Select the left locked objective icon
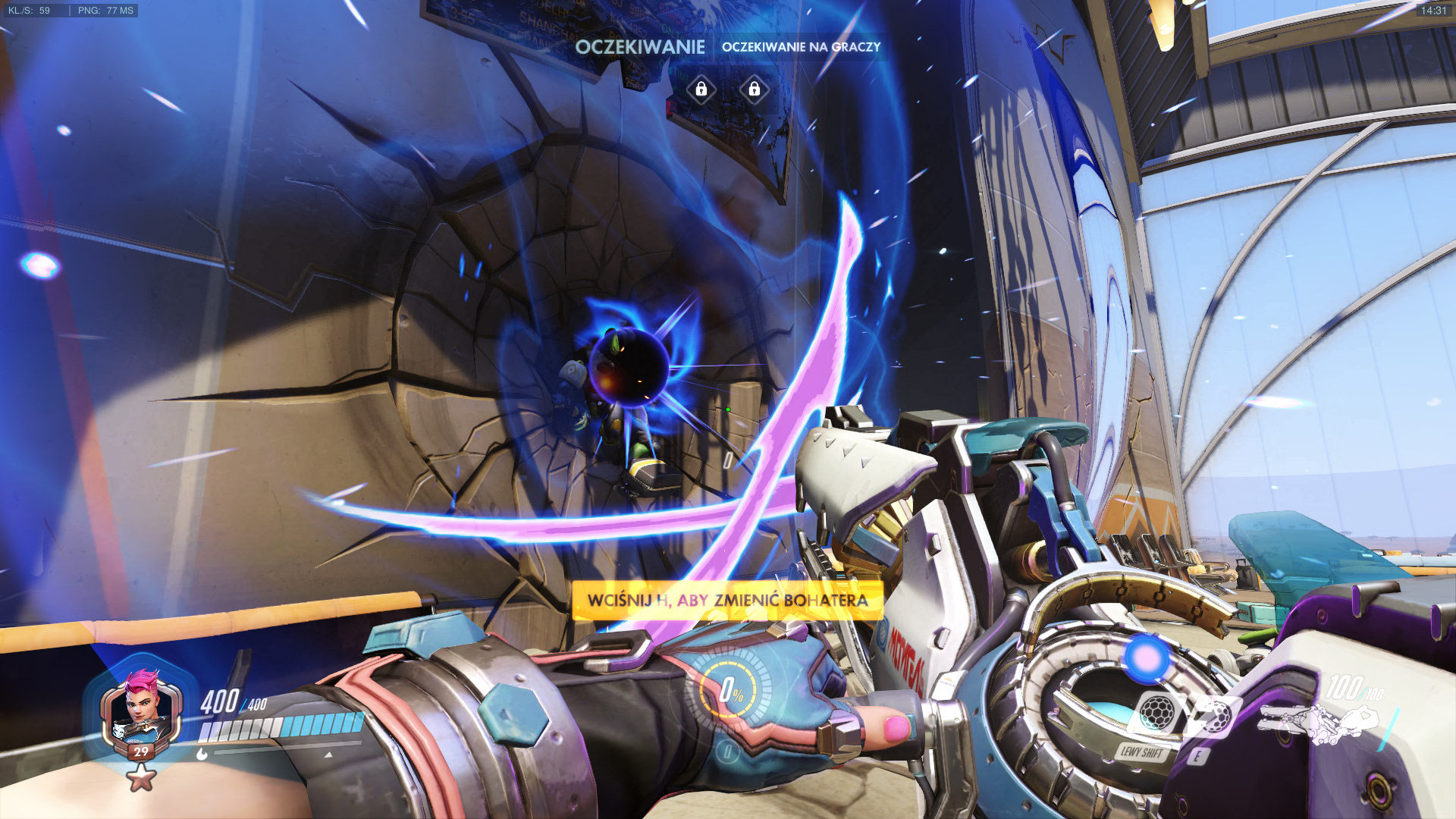 pyautogui.click(x=701, y=89)
